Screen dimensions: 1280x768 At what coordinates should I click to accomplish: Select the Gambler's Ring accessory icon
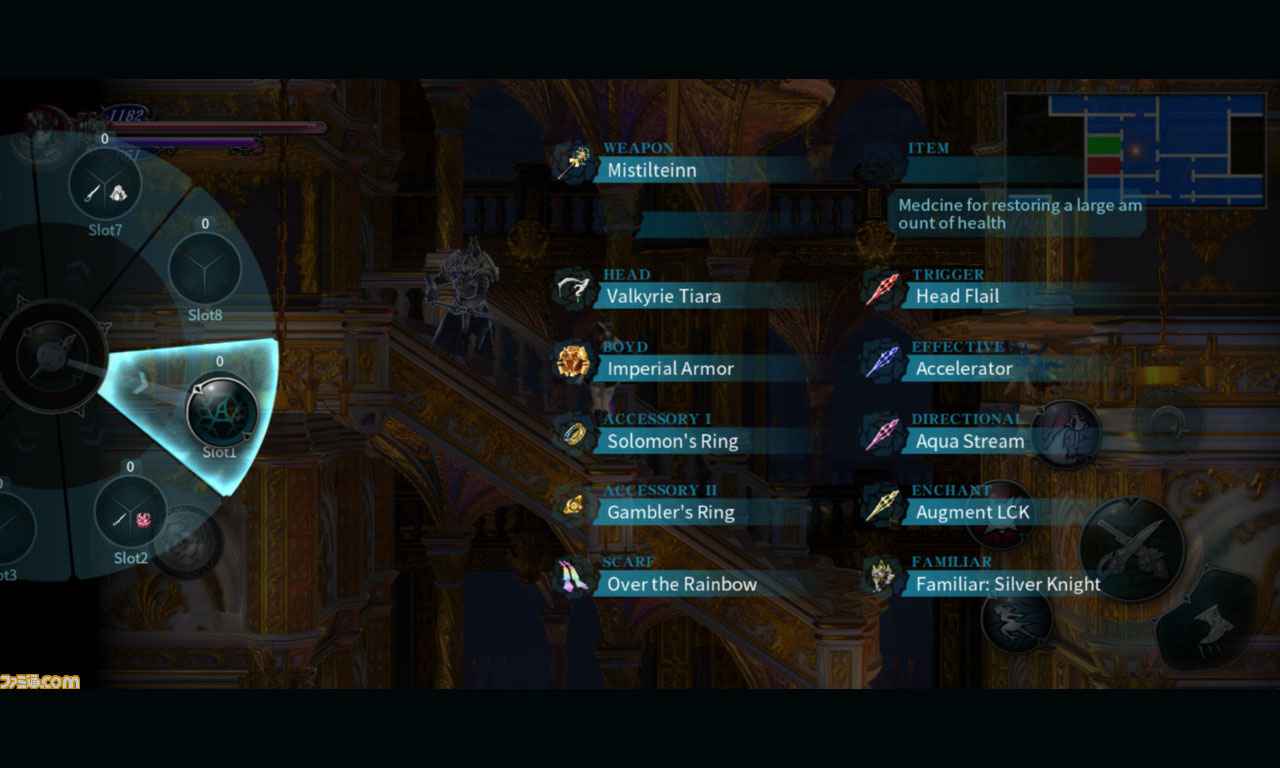coord(571,502)
